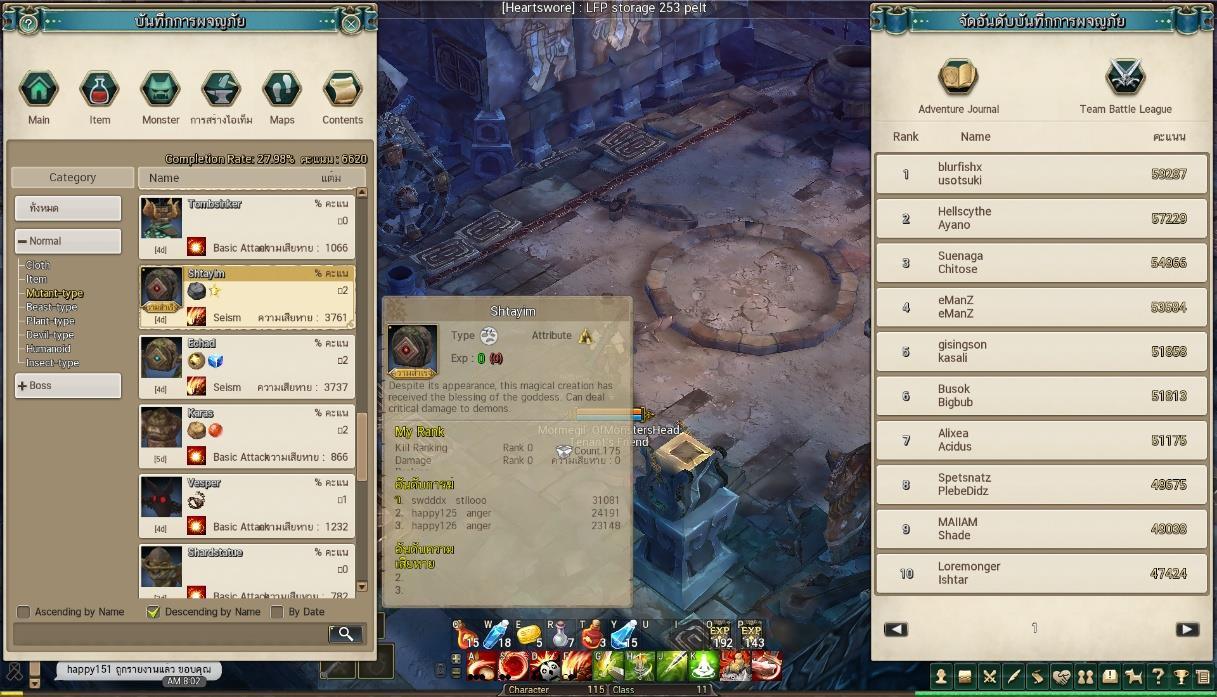Toggle the Descending by Name checkbox
Screen dimensions: 1217x697
point(153,612)
